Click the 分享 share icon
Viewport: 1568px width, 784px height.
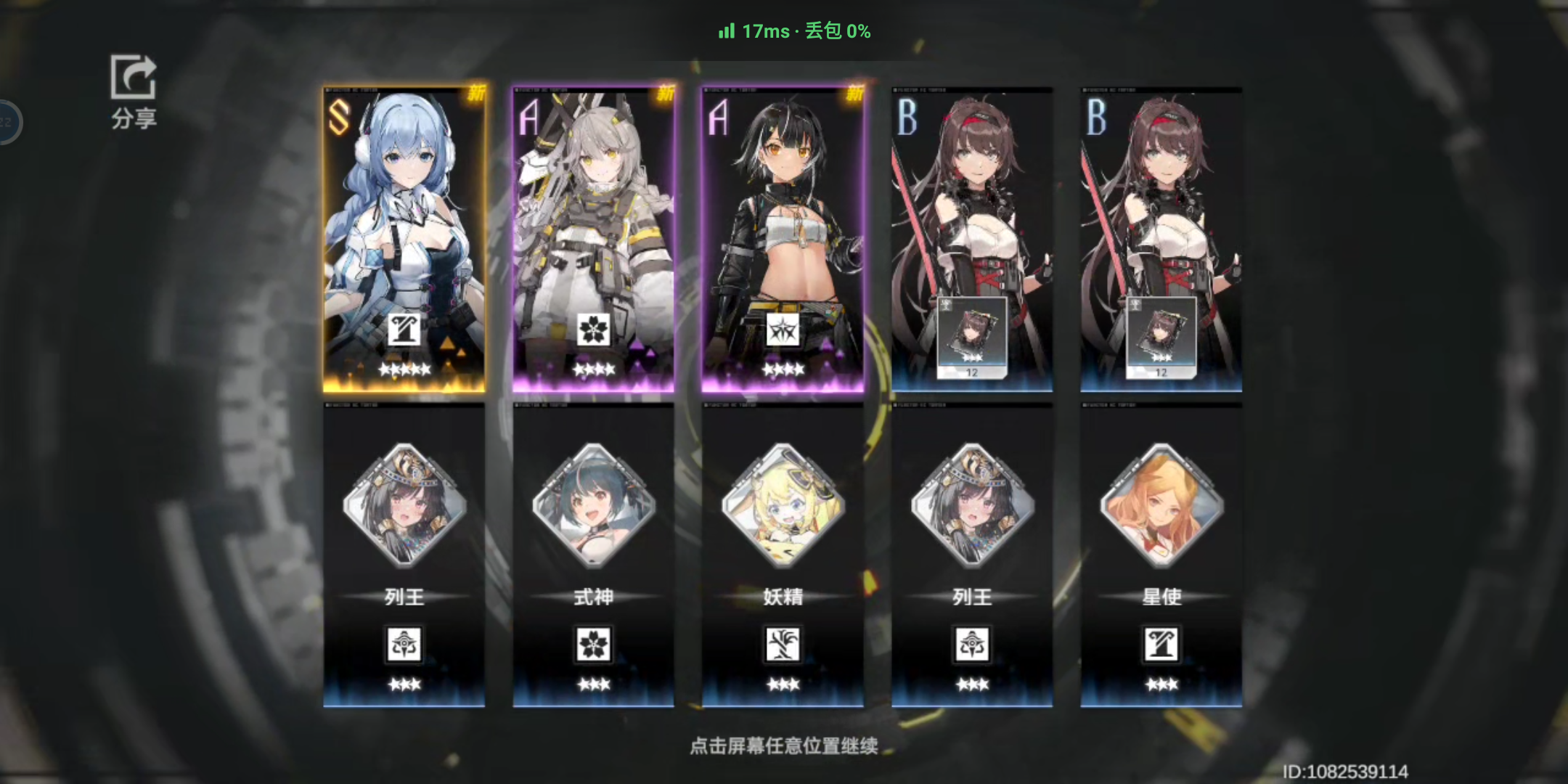point(133,78)
